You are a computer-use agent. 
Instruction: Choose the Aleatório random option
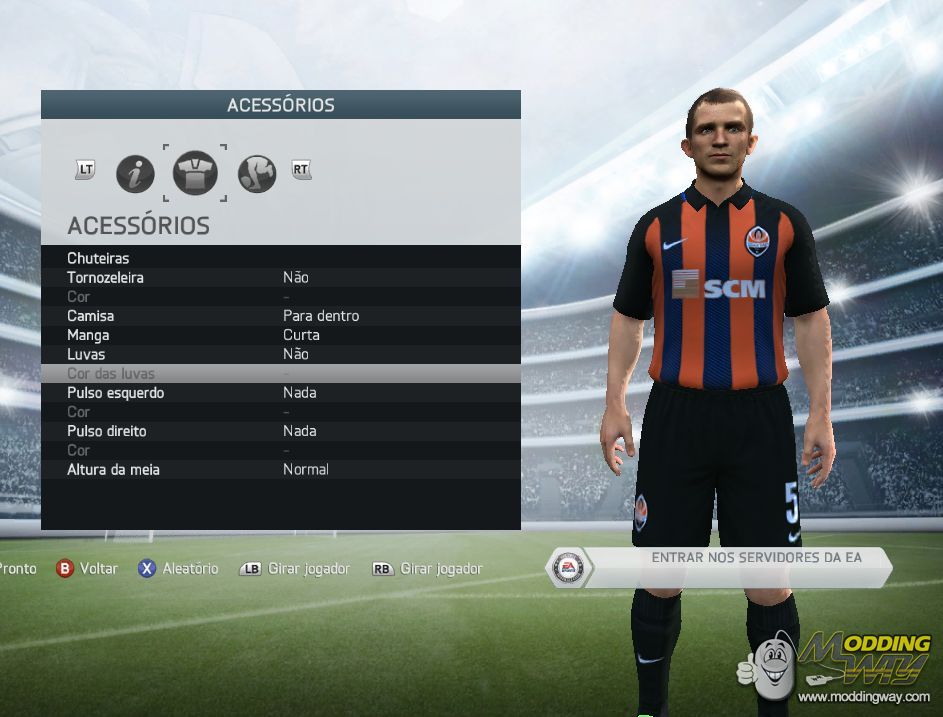178,568
